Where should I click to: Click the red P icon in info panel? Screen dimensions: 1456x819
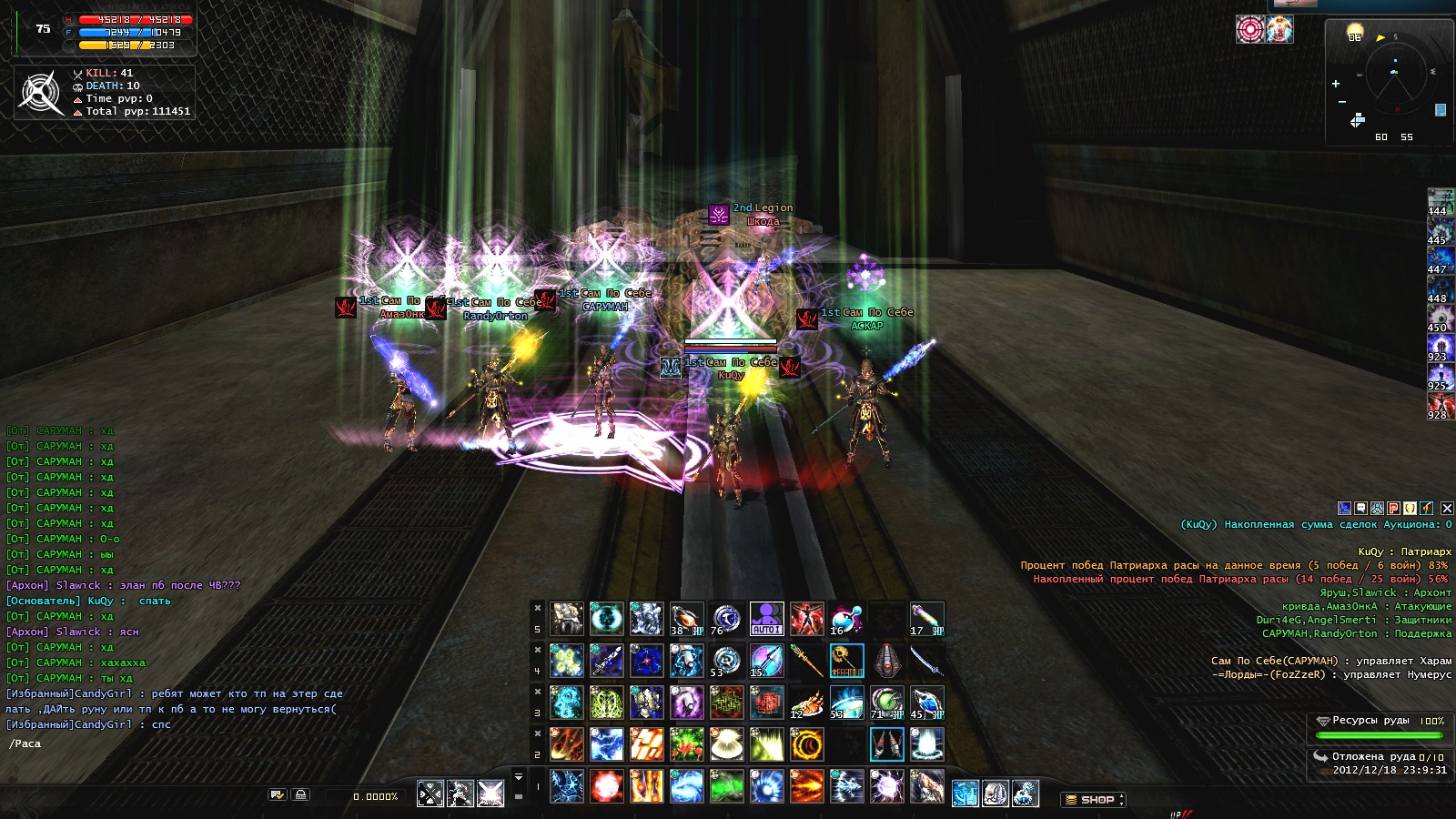tap(1393, 509)
